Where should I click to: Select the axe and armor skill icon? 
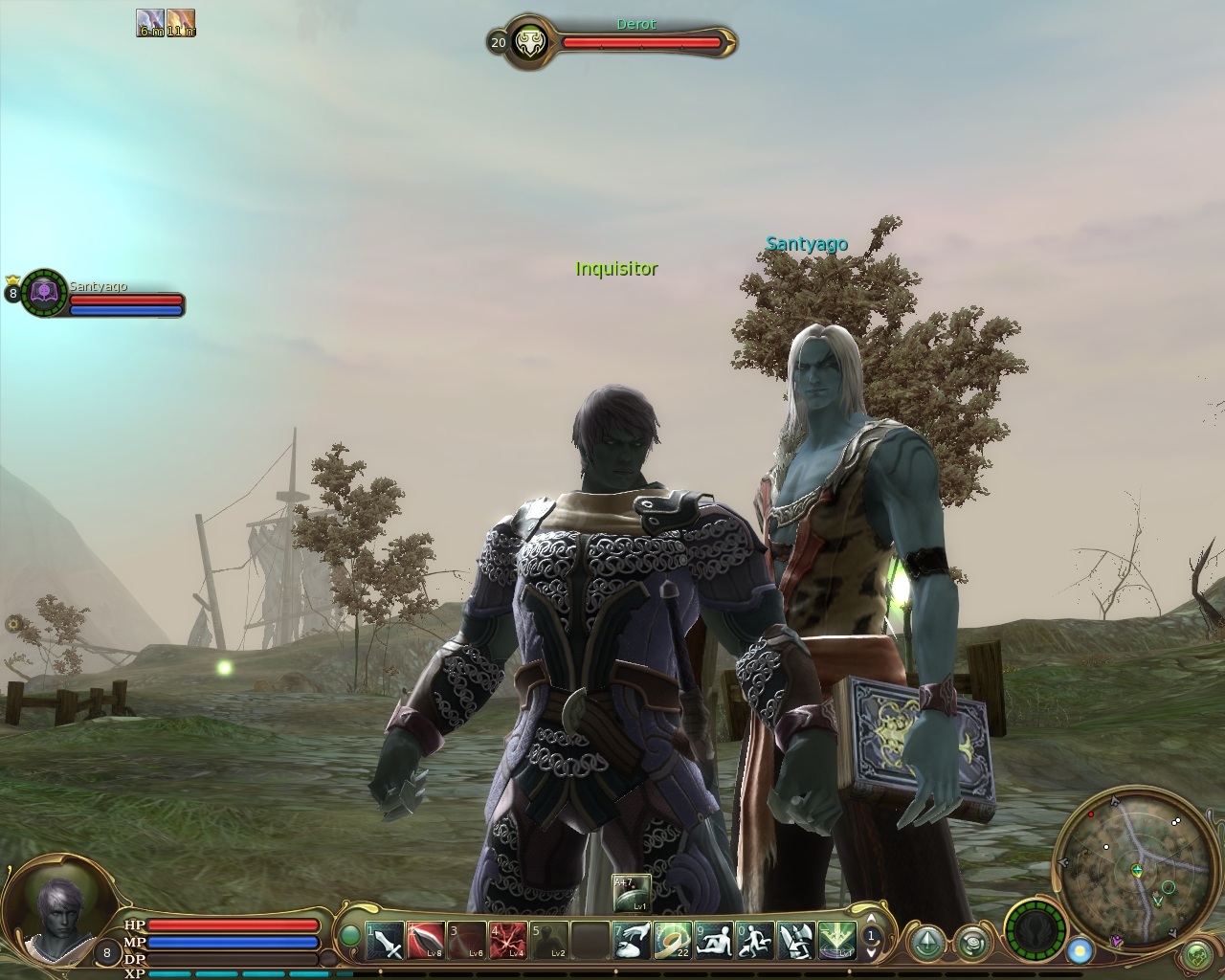(x=795, y=941)
